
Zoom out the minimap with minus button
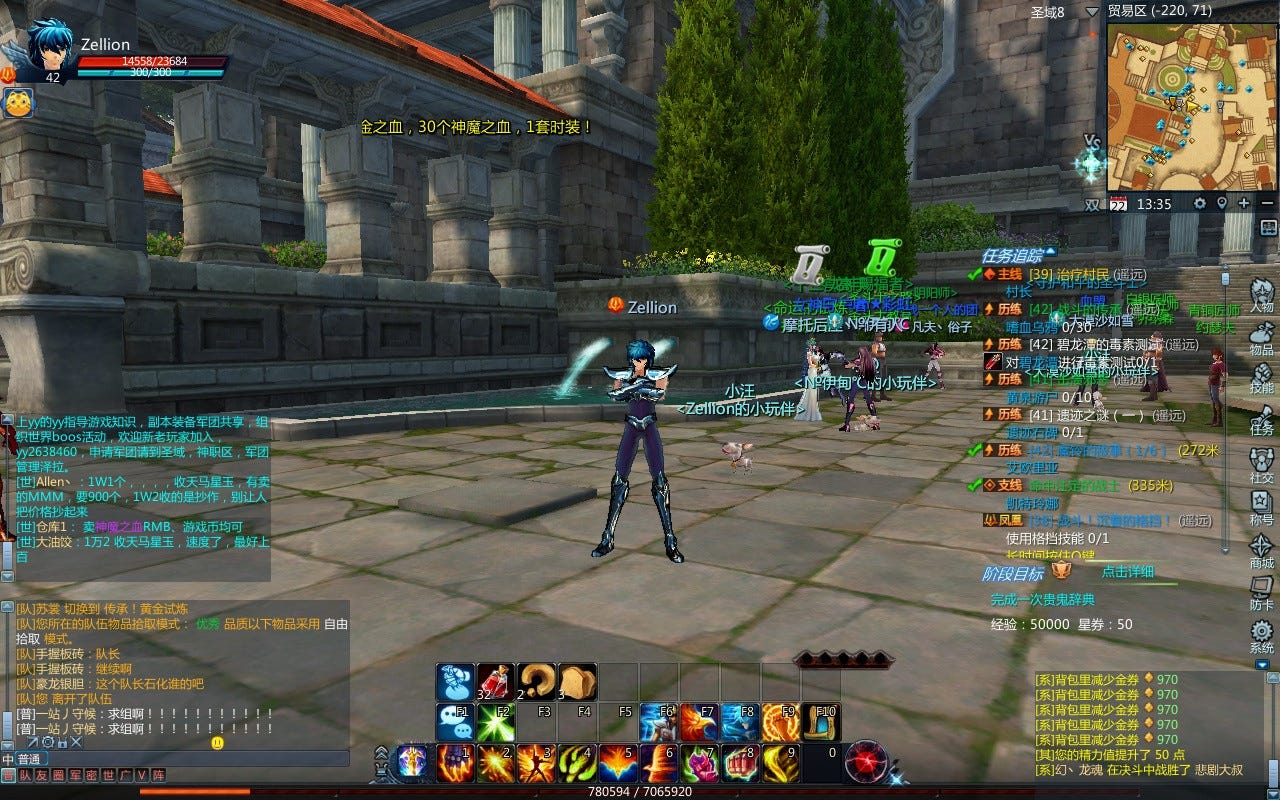pyautogui.click(x=1267, y=203)
